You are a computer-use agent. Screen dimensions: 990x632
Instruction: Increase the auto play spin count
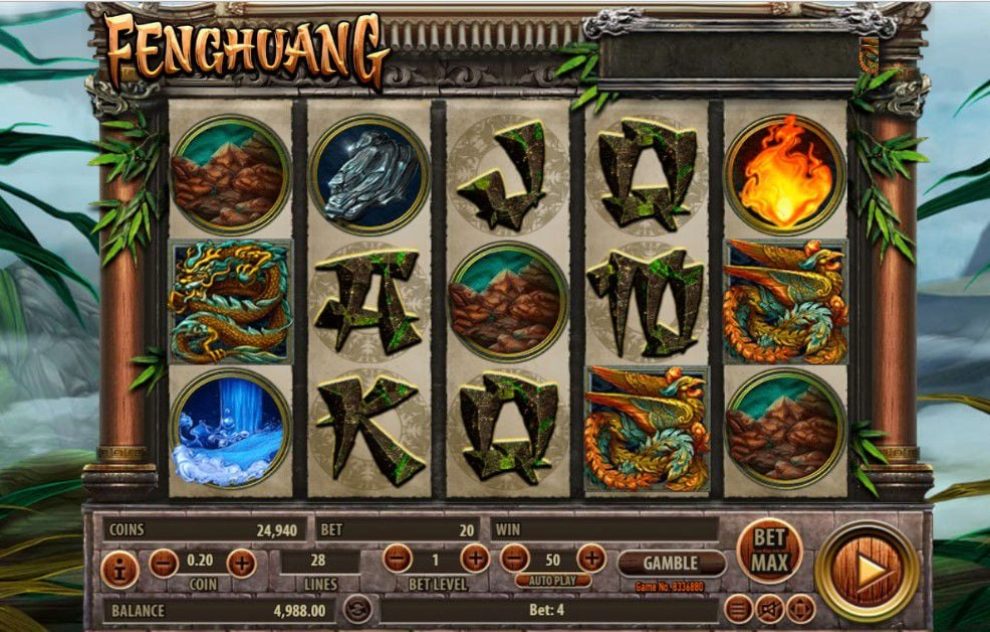click(591, 557)
